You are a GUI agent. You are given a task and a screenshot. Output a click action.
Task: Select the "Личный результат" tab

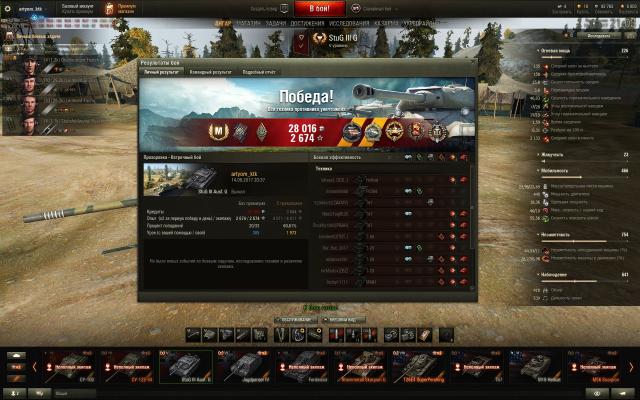click(161, 72)
